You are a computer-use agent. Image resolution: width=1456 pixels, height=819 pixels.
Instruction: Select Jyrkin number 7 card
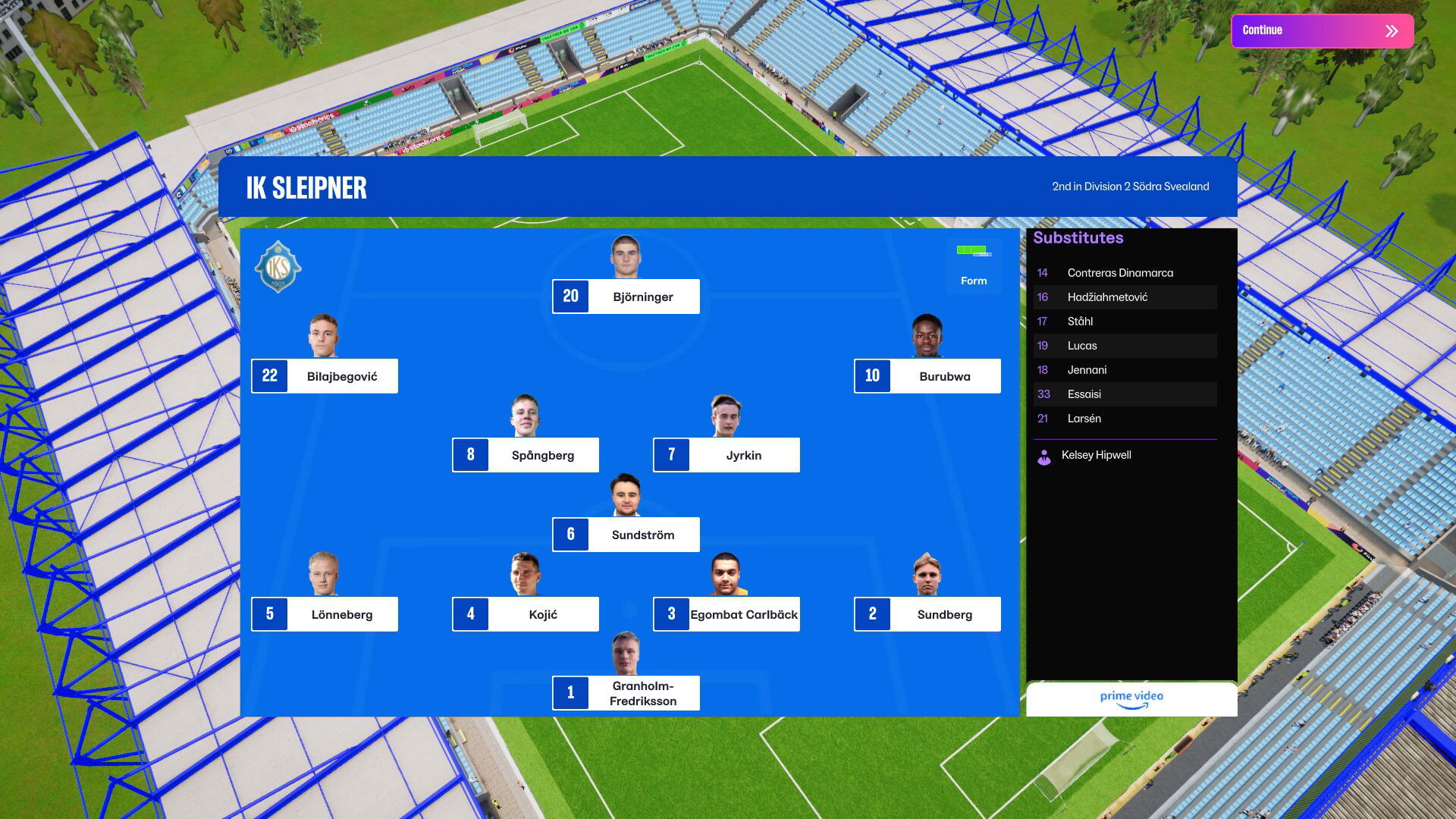point(726,455)
